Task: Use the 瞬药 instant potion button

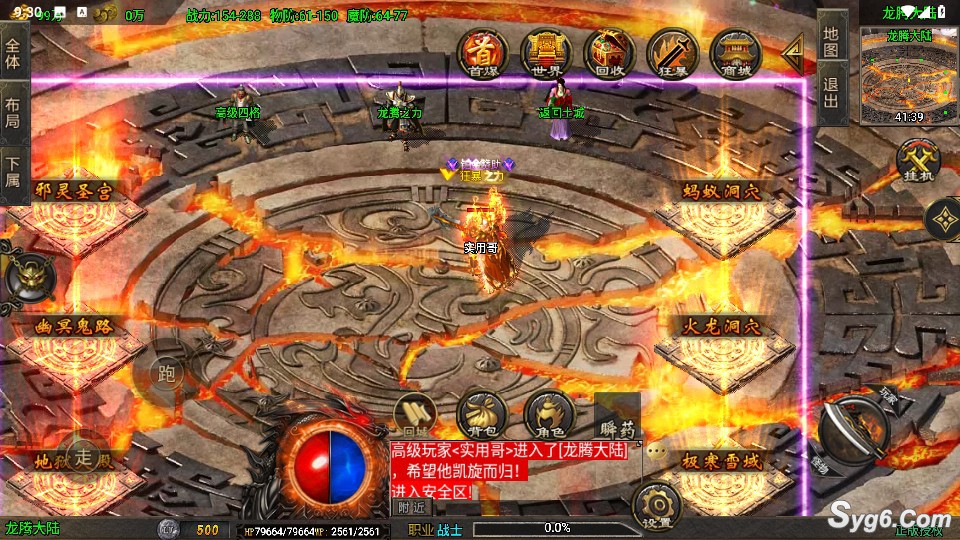Action: pos(615,422)
